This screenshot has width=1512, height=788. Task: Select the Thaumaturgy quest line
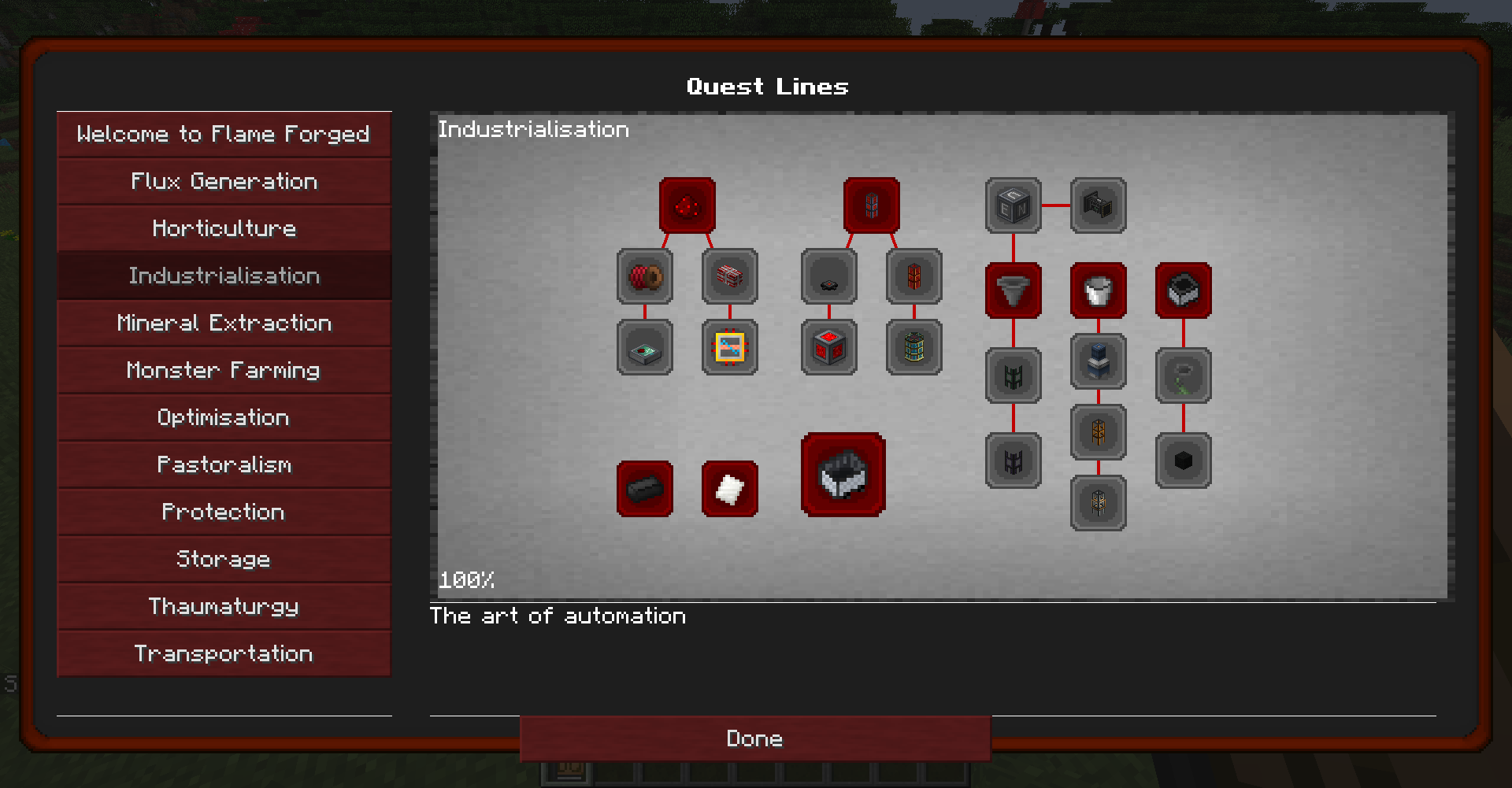[x=224, y=606]
